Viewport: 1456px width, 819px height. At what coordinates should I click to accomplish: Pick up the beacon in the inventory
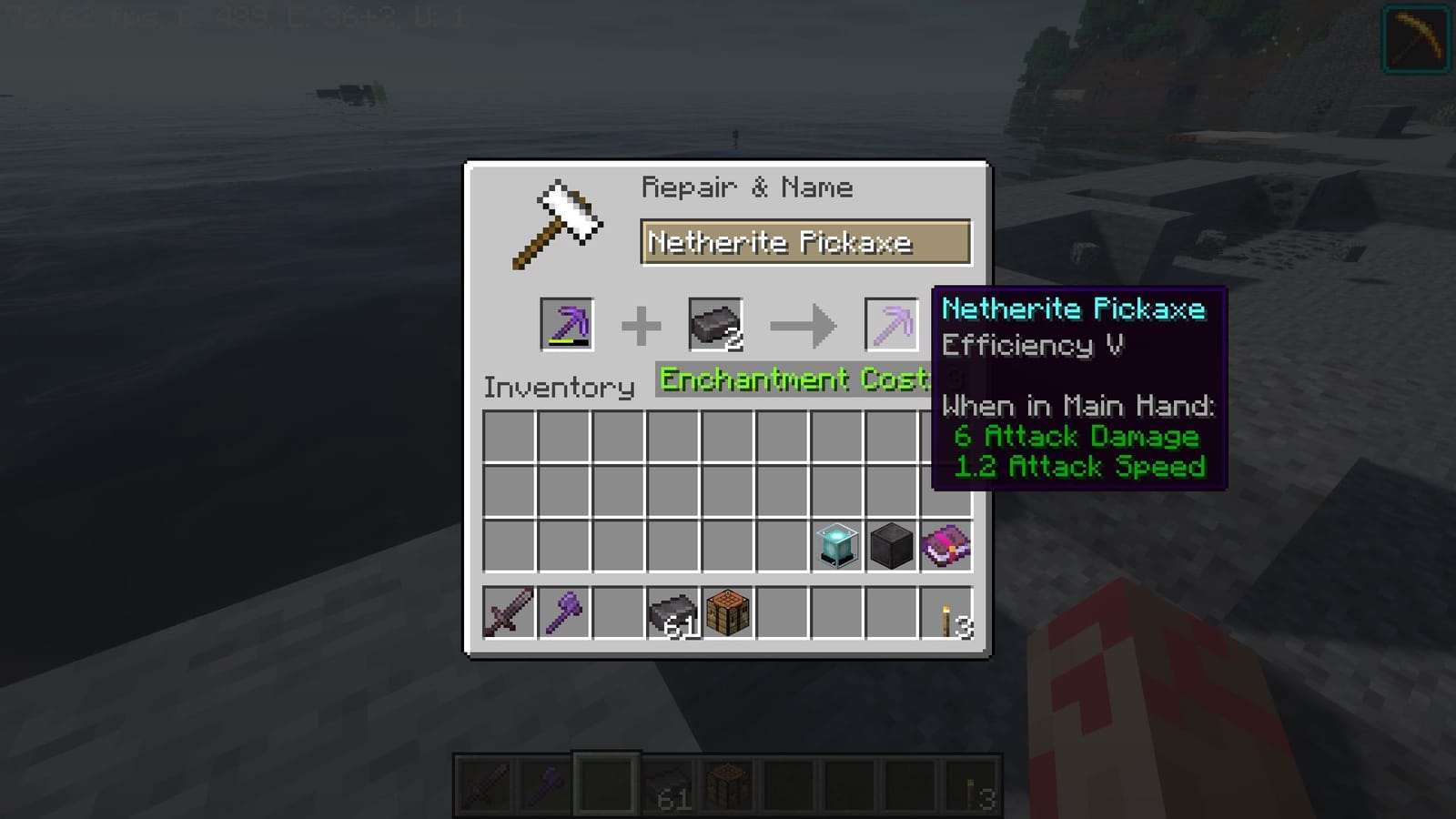[836, 543]
